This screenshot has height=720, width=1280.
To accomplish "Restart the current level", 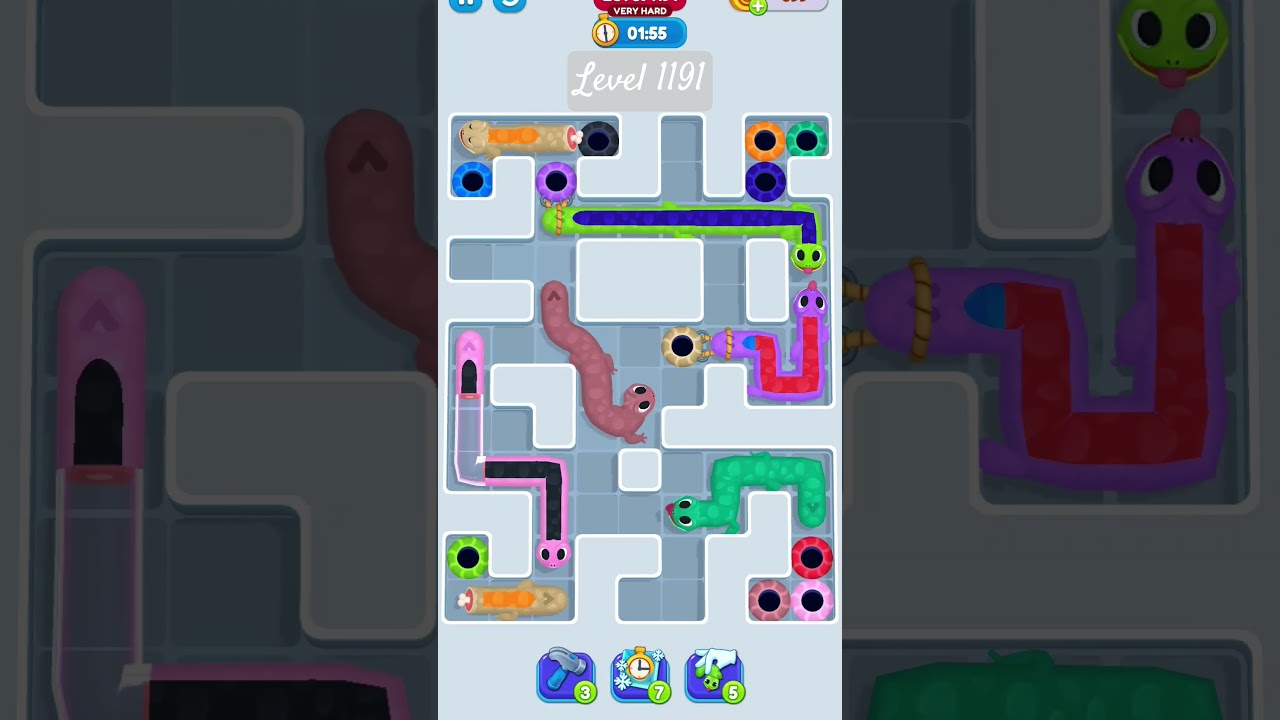I will coord(508,3).
